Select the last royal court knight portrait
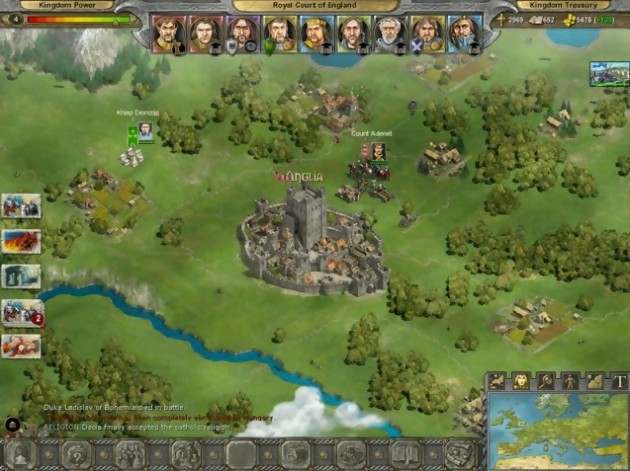This screenshot has height=471, width=630. [463, 33]
